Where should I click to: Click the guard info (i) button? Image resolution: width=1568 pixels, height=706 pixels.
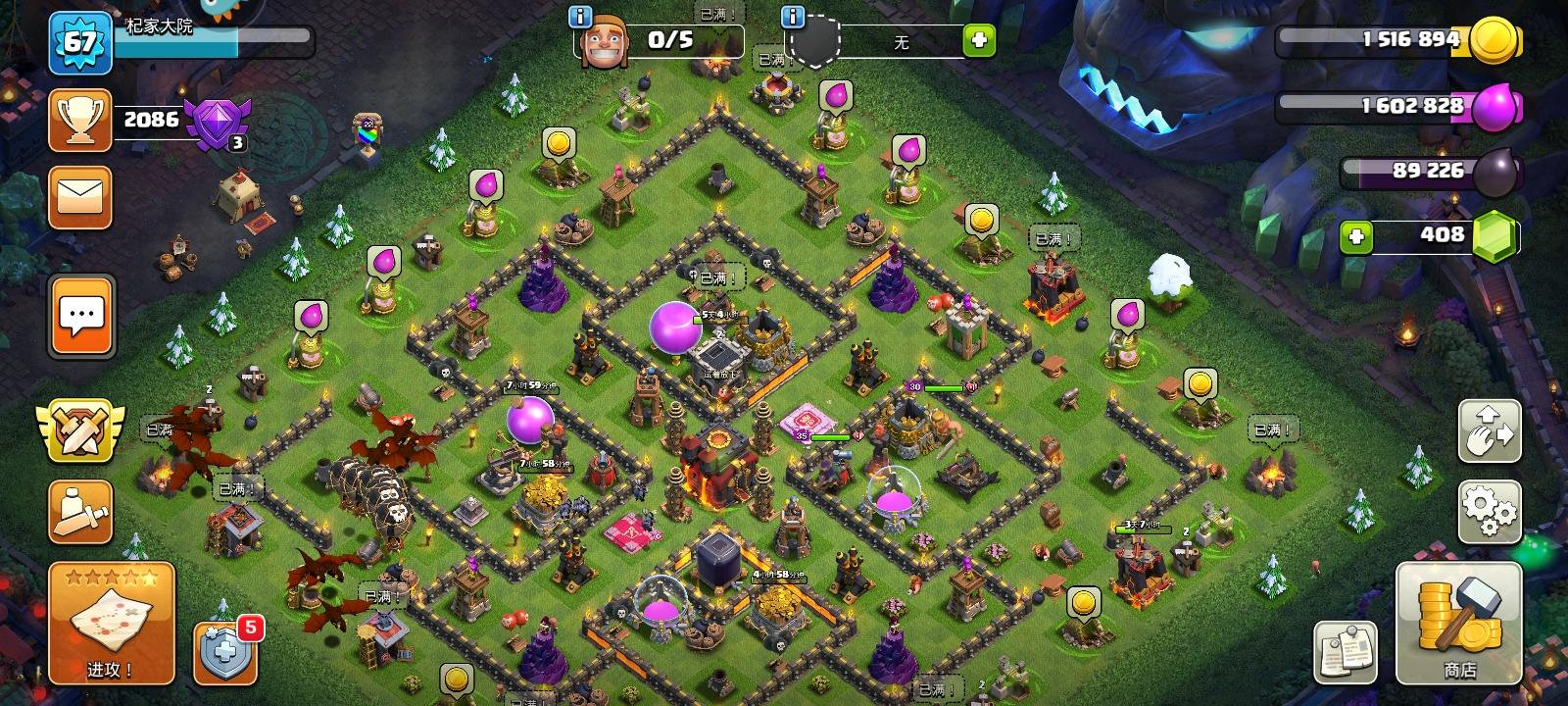pyautogui.click(x=792, y=16)
